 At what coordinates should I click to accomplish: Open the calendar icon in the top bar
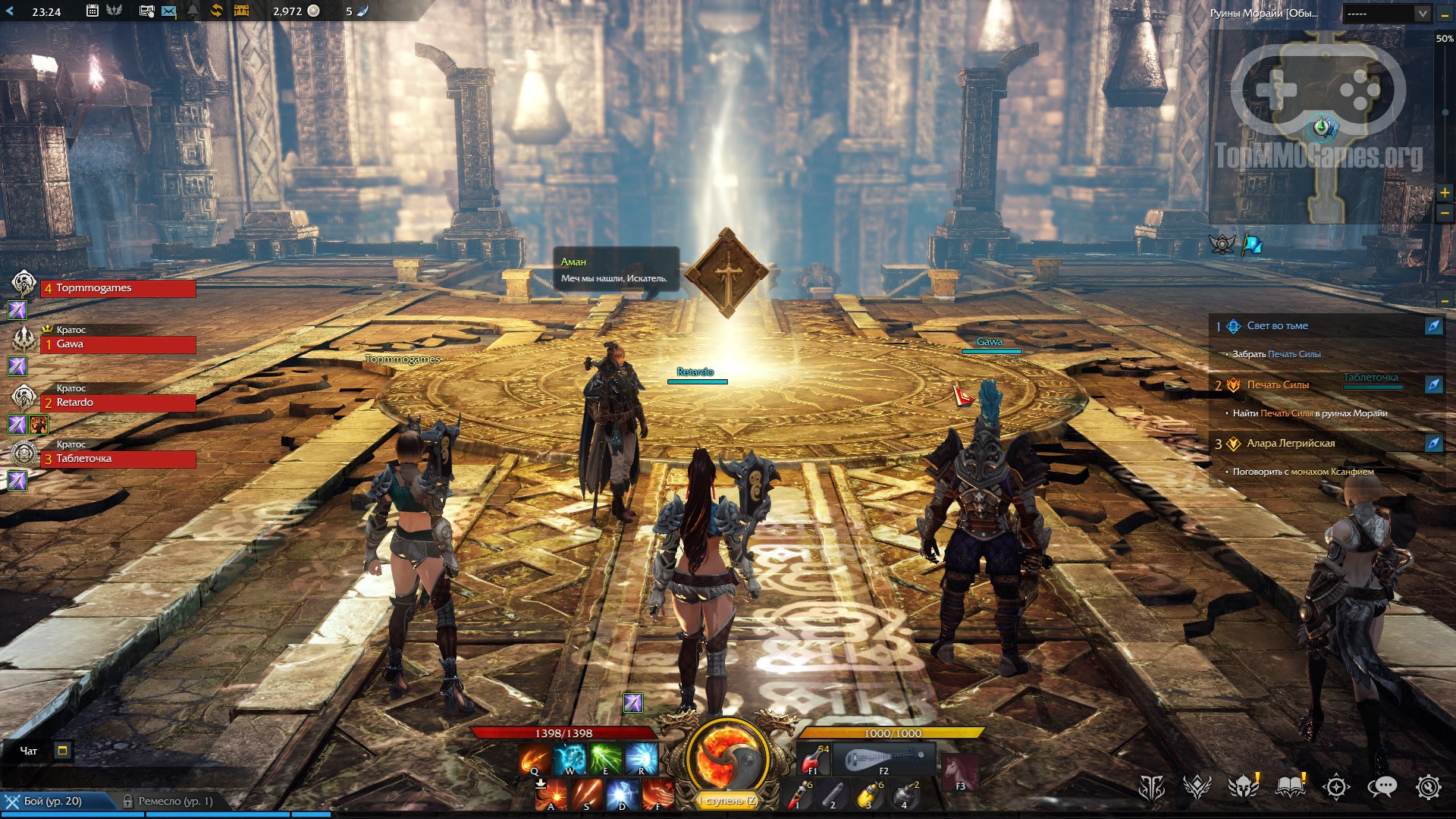93,11
